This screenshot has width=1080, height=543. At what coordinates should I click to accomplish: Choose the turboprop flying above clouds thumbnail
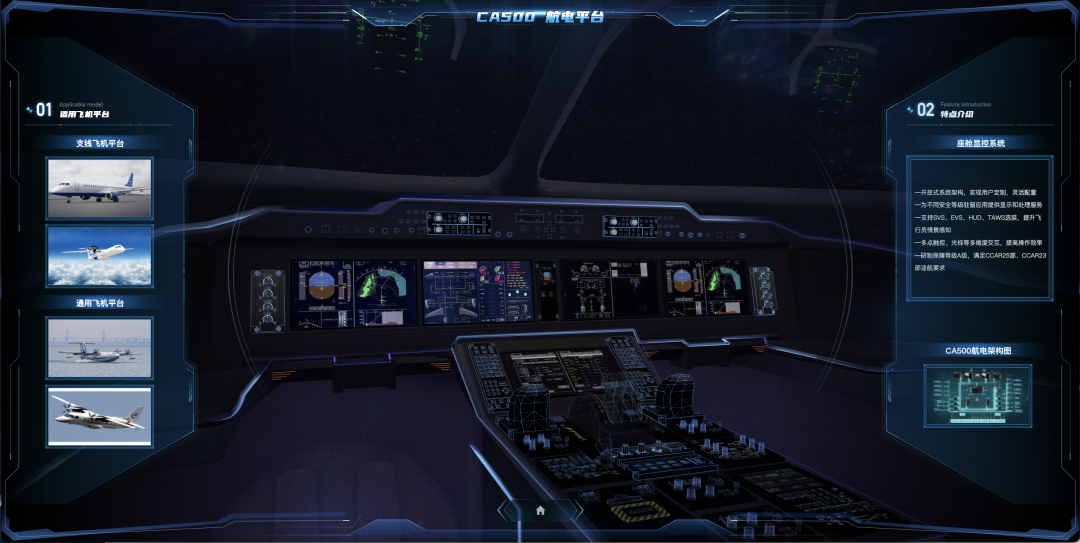(x=99, y=255)
